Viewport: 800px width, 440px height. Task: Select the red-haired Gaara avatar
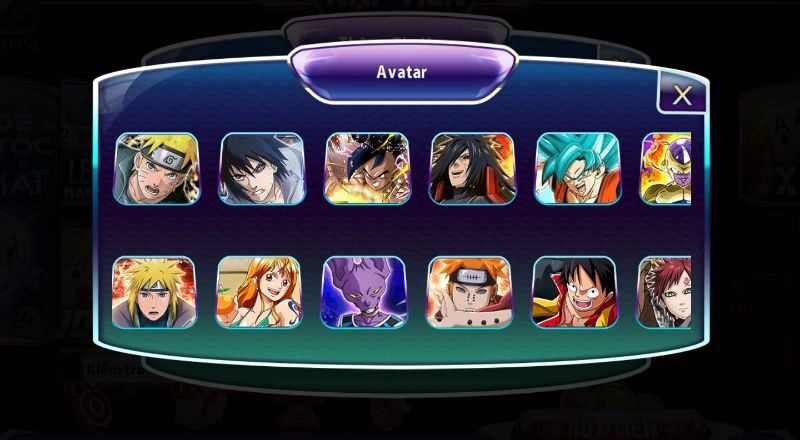click(665, 292)
